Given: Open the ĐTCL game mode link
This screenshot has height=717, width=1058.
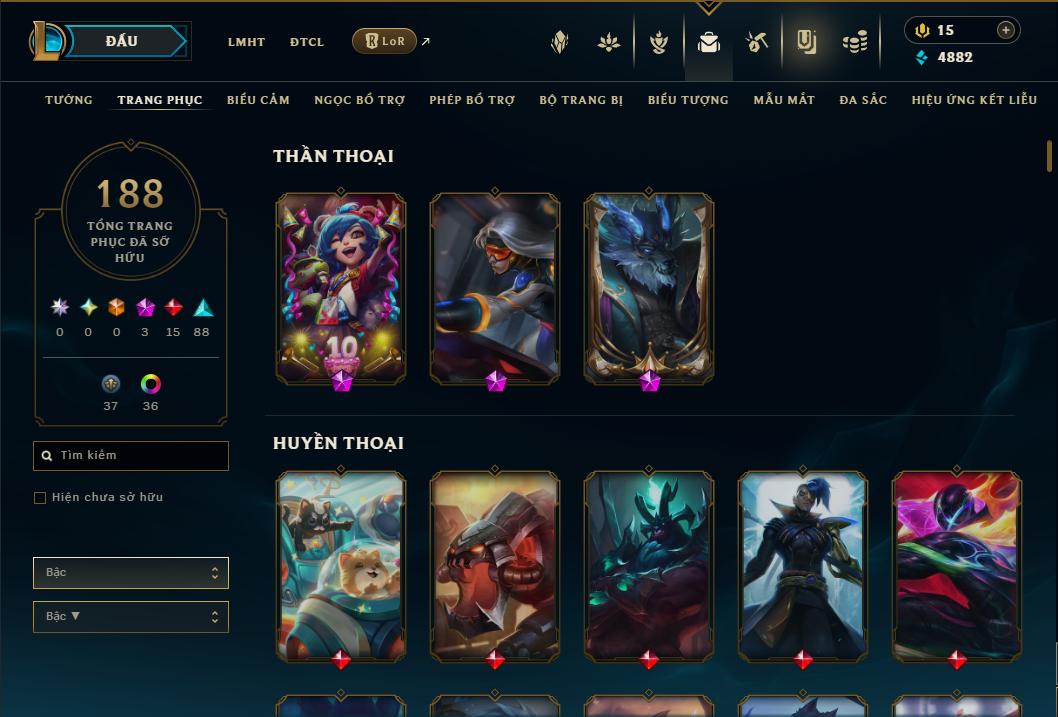Looking at the screenshot, I should 307,42.
